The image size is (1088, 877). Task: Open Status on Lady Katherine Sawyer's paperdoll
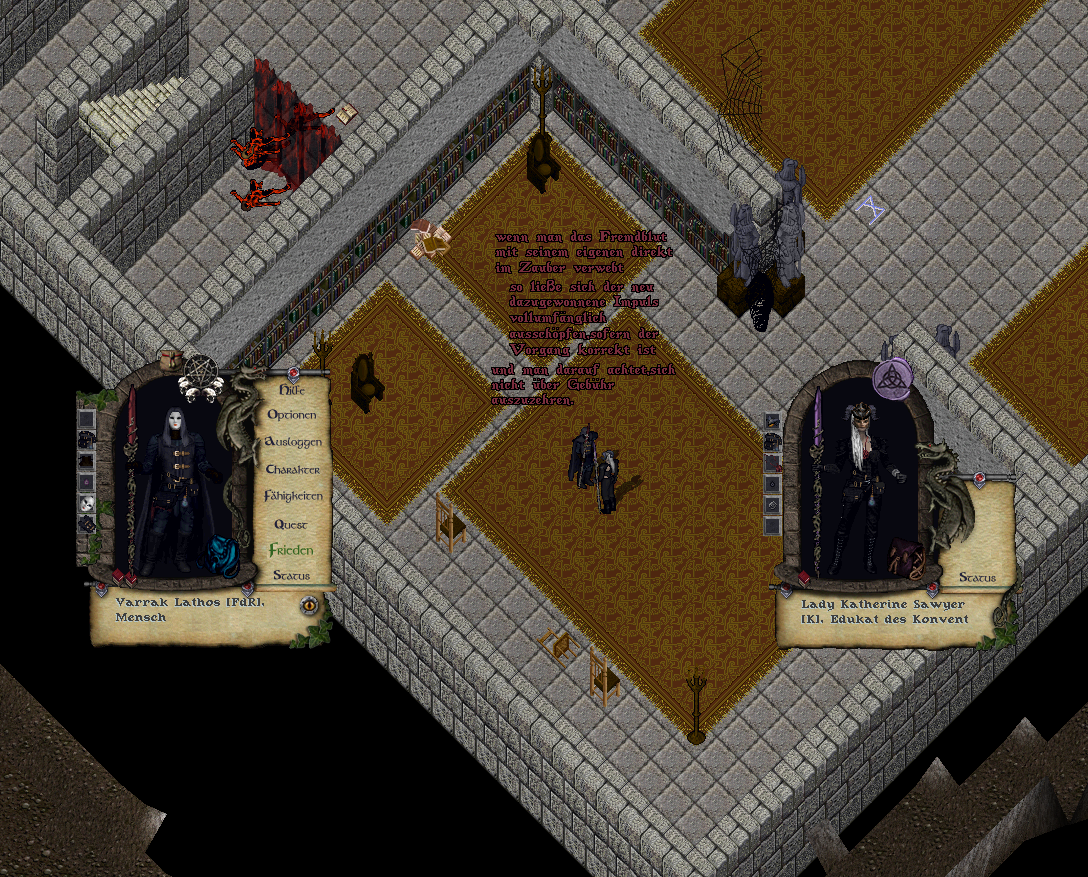[977, 577]
